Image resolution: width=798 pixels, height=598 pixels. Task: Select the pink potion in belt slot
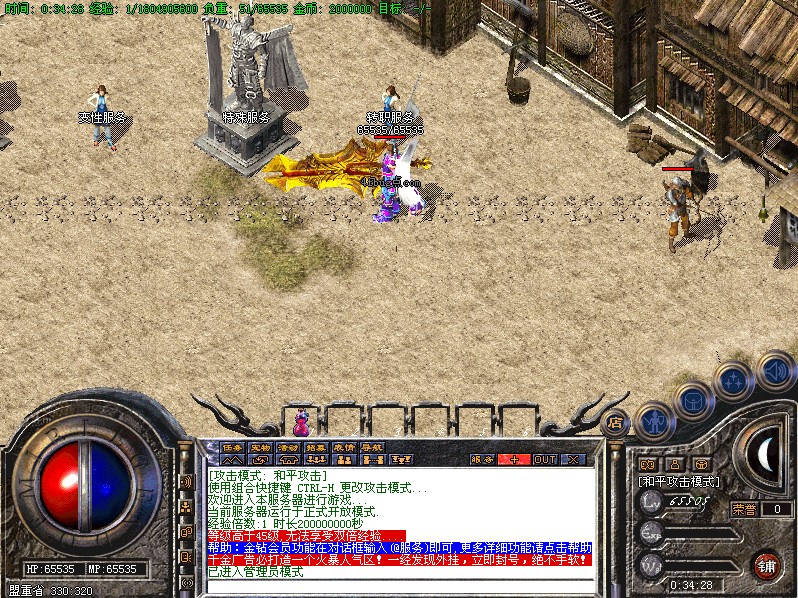(x=301, y=418)
